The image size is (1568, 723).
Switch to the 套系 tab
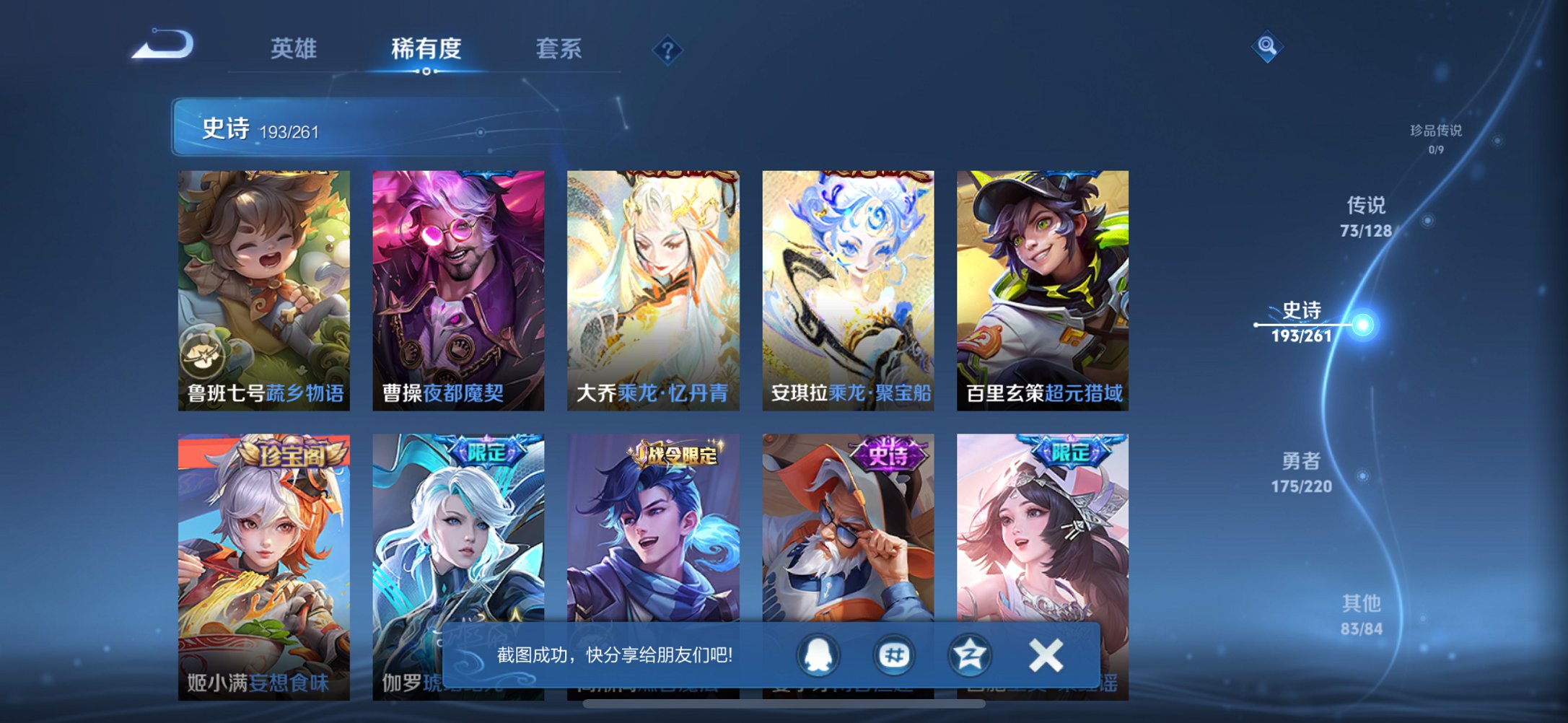tap(559, 46)
